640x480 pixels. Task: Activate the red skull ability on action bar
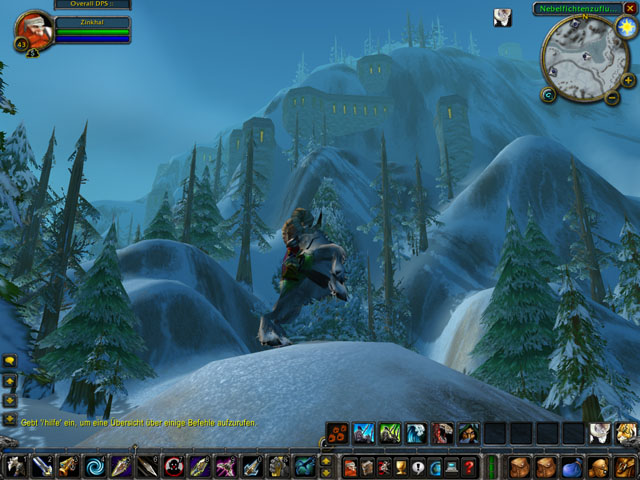pyautogui.click(x=173, y=466)
